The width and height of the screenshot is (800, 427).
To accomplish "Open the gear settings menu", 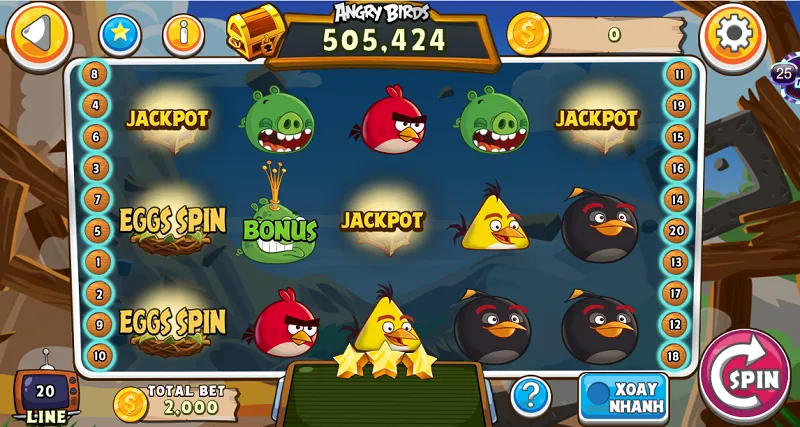I will click(x=733, y=35).
